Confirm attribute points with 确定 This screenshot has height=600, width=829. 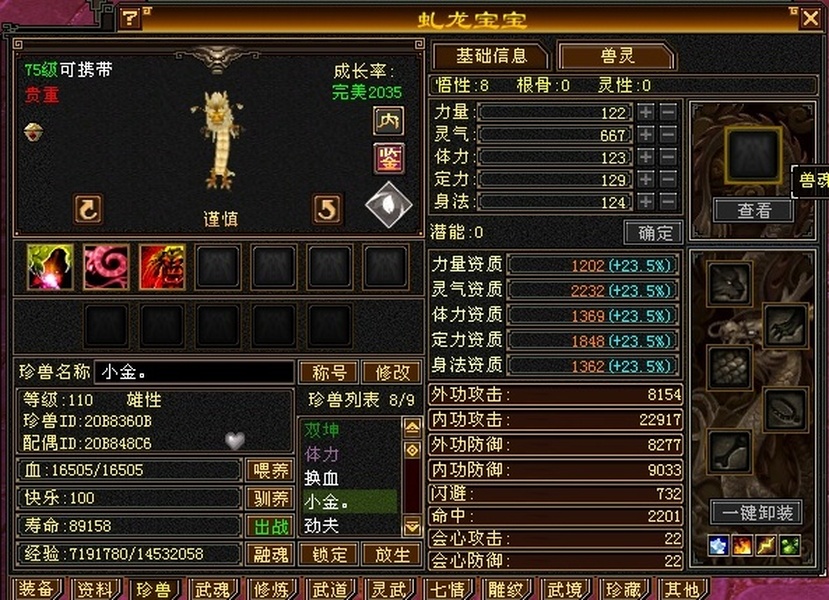(x=653, y=233)
